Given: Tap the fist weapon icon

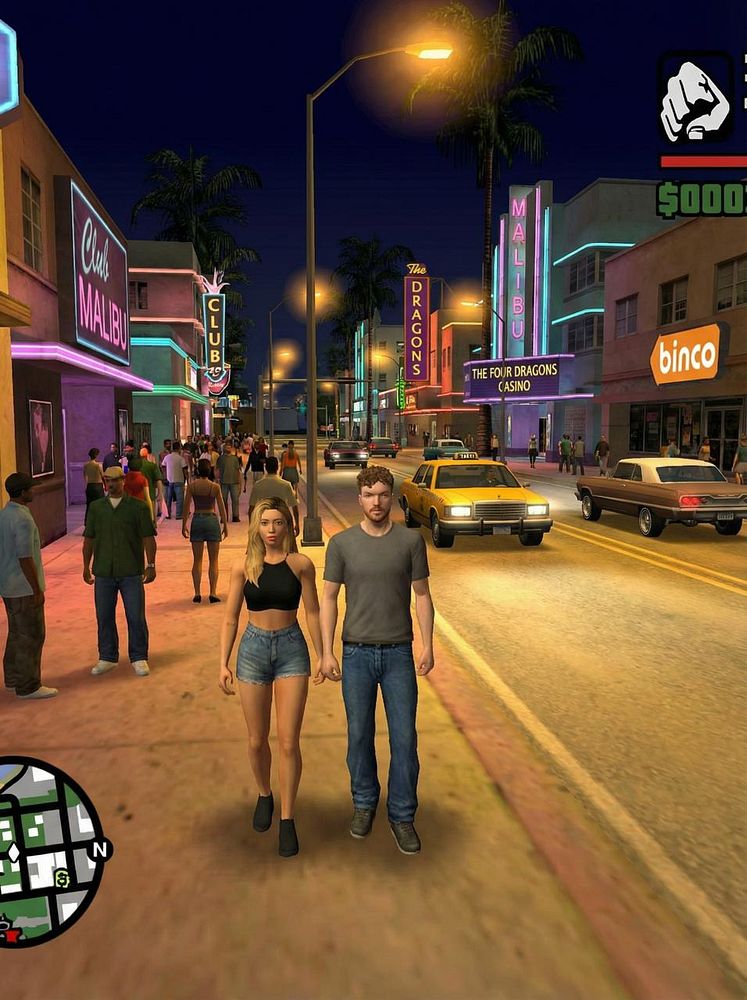Looking at the screenshot, I should coord(696,100).
